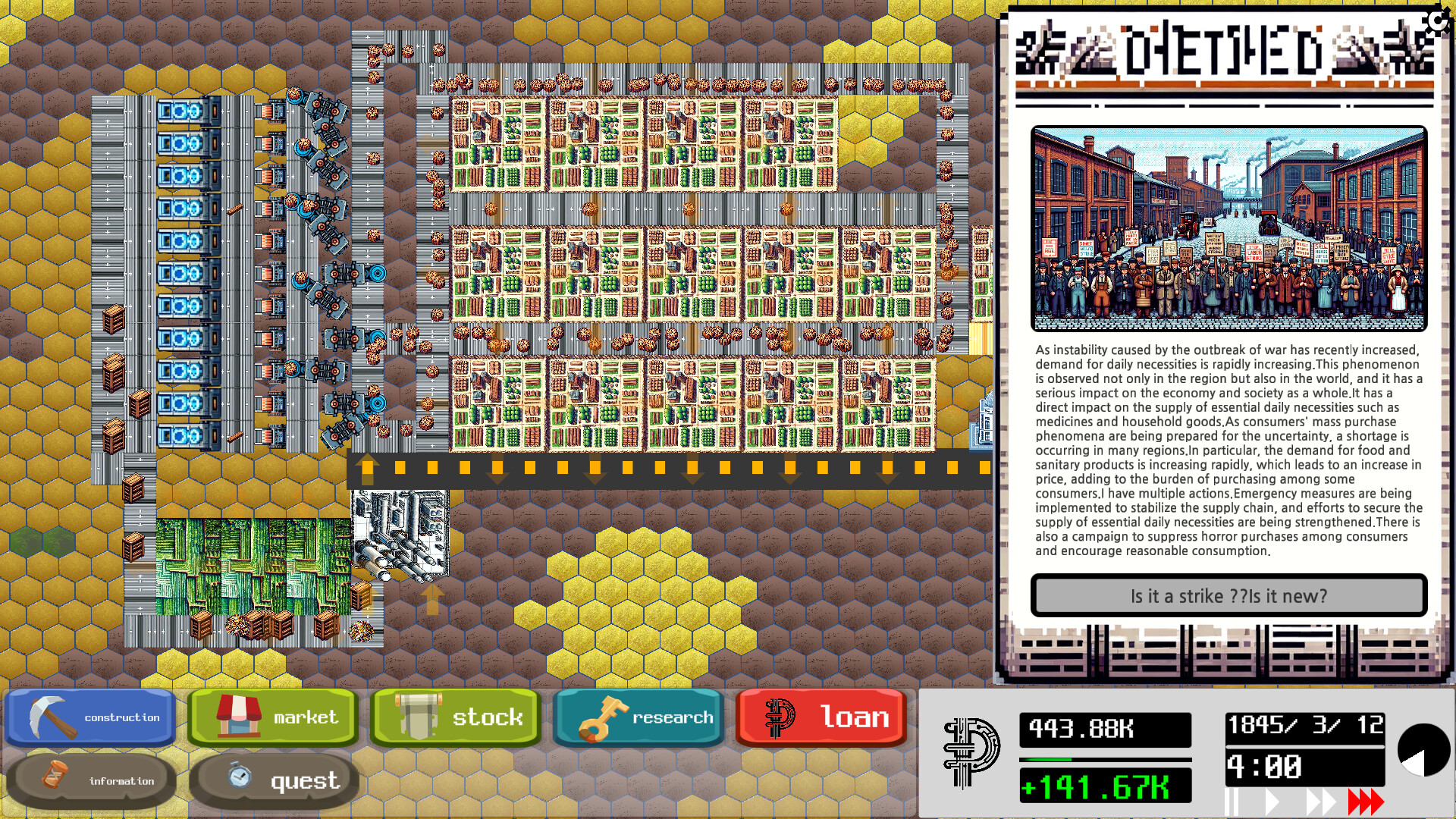Open research via the golden key icon
1456x819 pixels.
click(604, 716)
